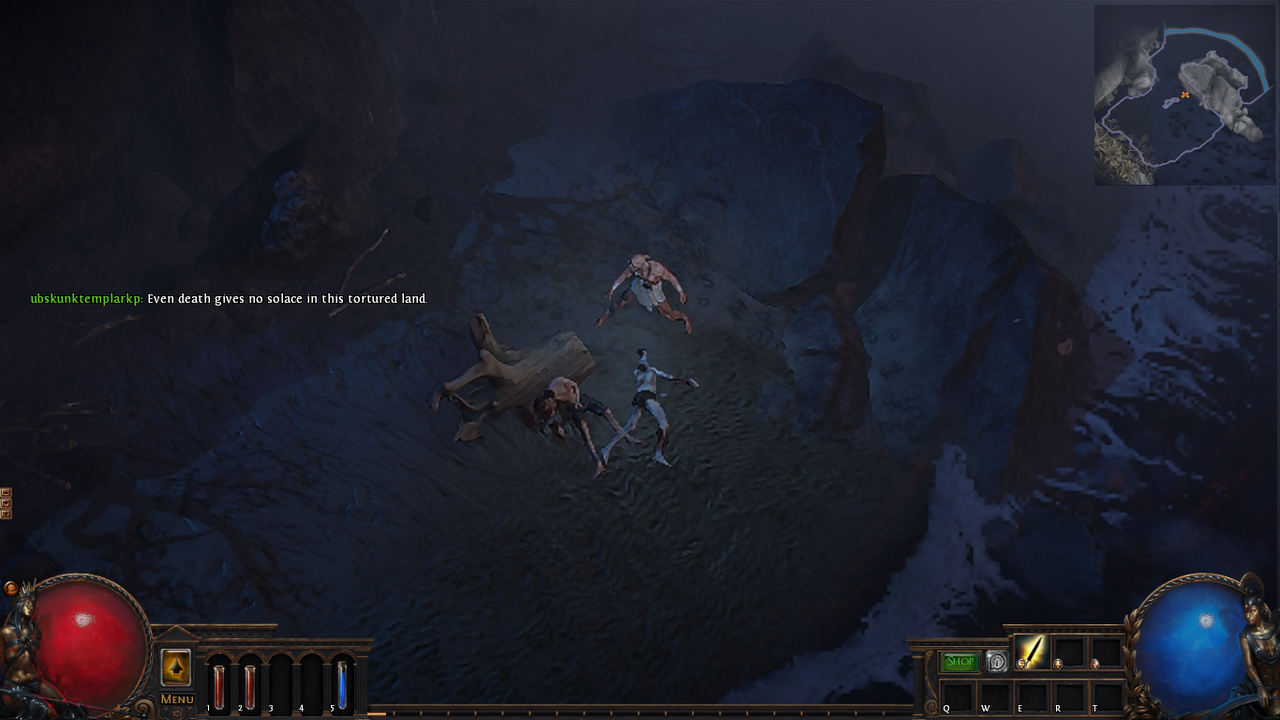Select the empty skill slot labeled E
The image size is (1280, 720).
[x=1032, y=695]
